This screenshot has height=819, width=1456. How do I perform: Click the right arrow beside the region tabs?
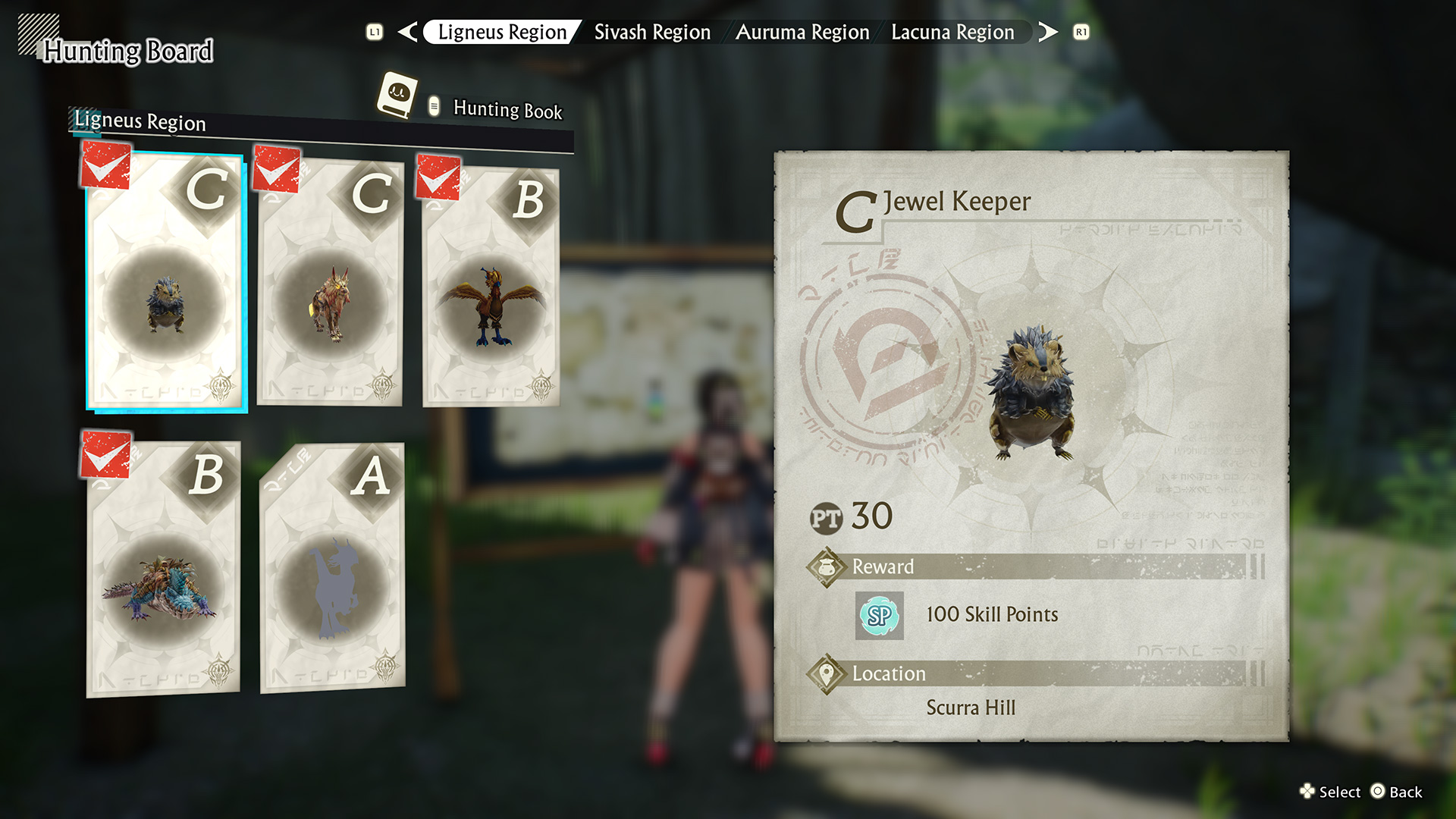pos(1048,32)
